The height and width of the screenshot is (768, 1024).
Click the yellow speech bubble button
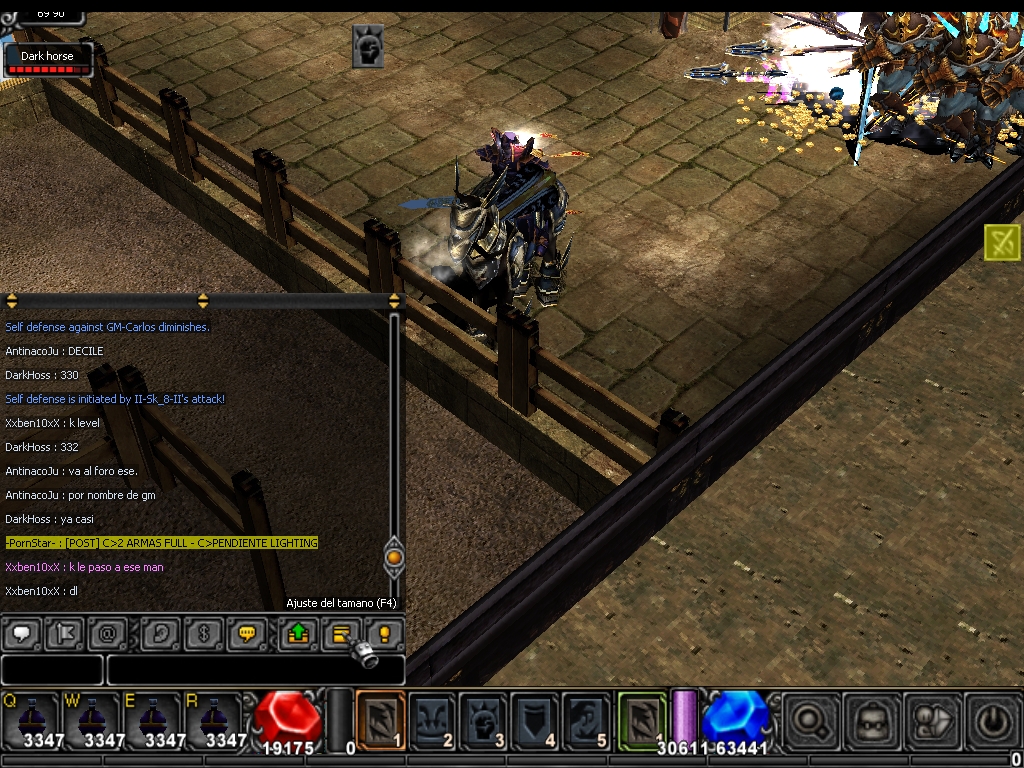click(246, 633)
